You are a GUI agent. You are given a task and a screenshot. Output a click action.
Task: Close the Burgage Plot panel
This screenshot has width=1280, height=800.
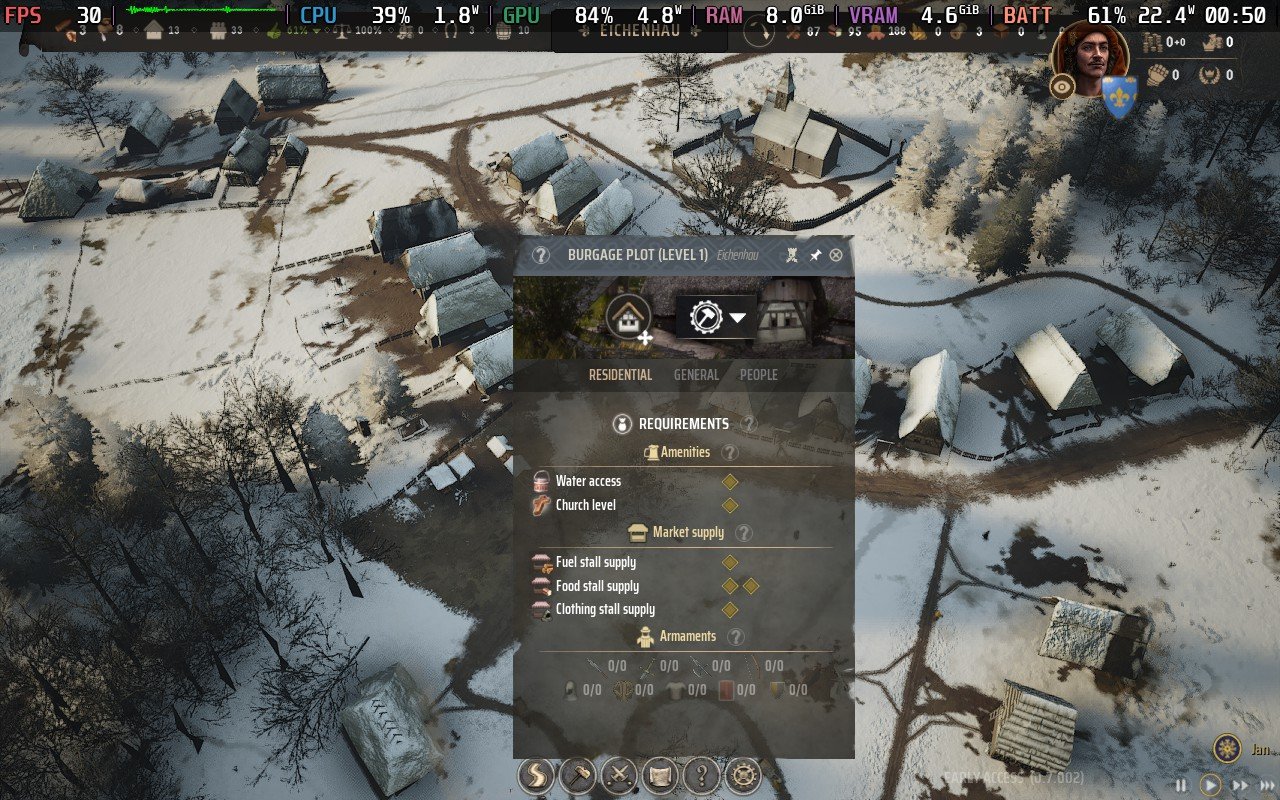pyautogui.click(x=836, y=255)
